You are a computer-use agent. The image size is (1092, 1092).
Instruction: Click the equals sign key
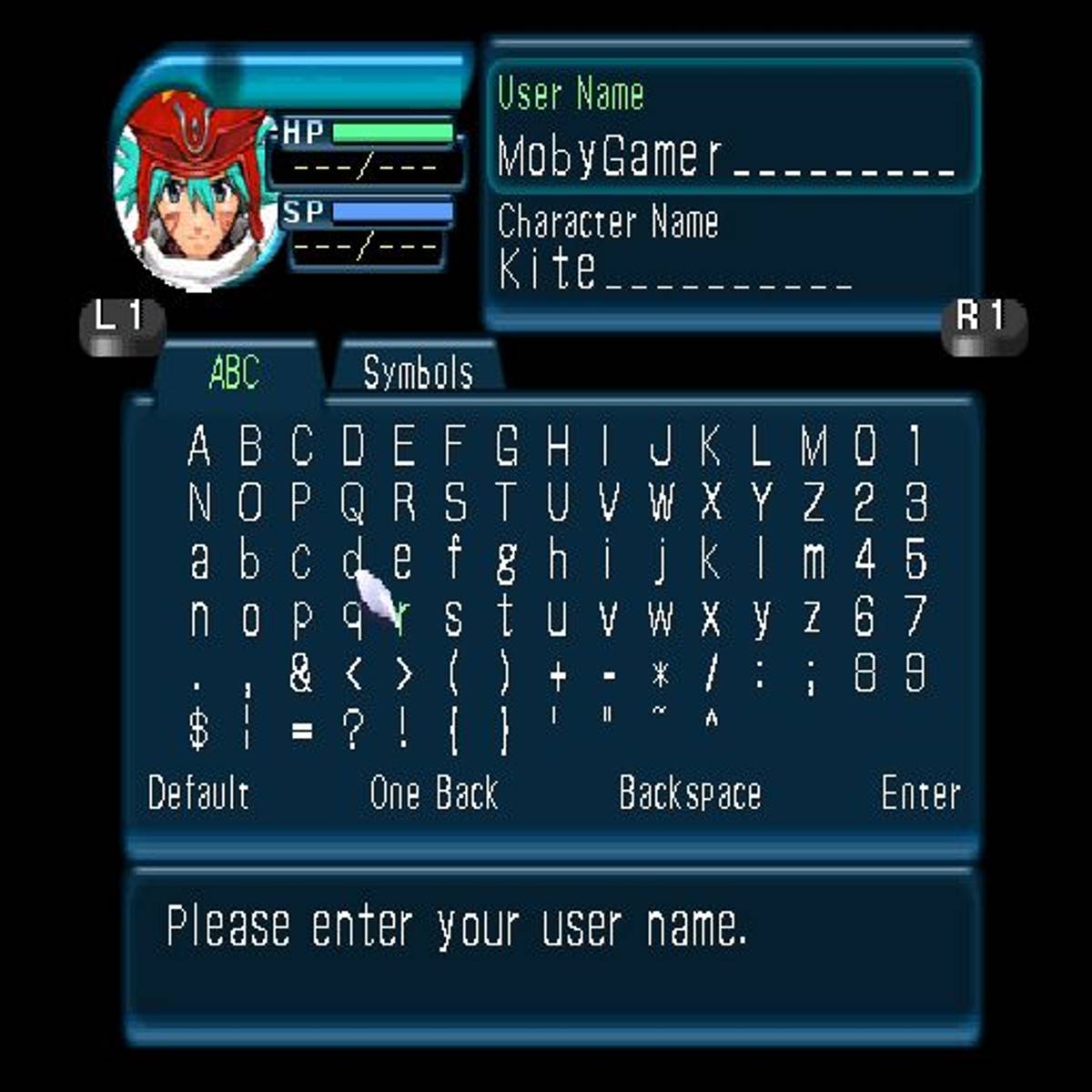click(x=301, y=731)
